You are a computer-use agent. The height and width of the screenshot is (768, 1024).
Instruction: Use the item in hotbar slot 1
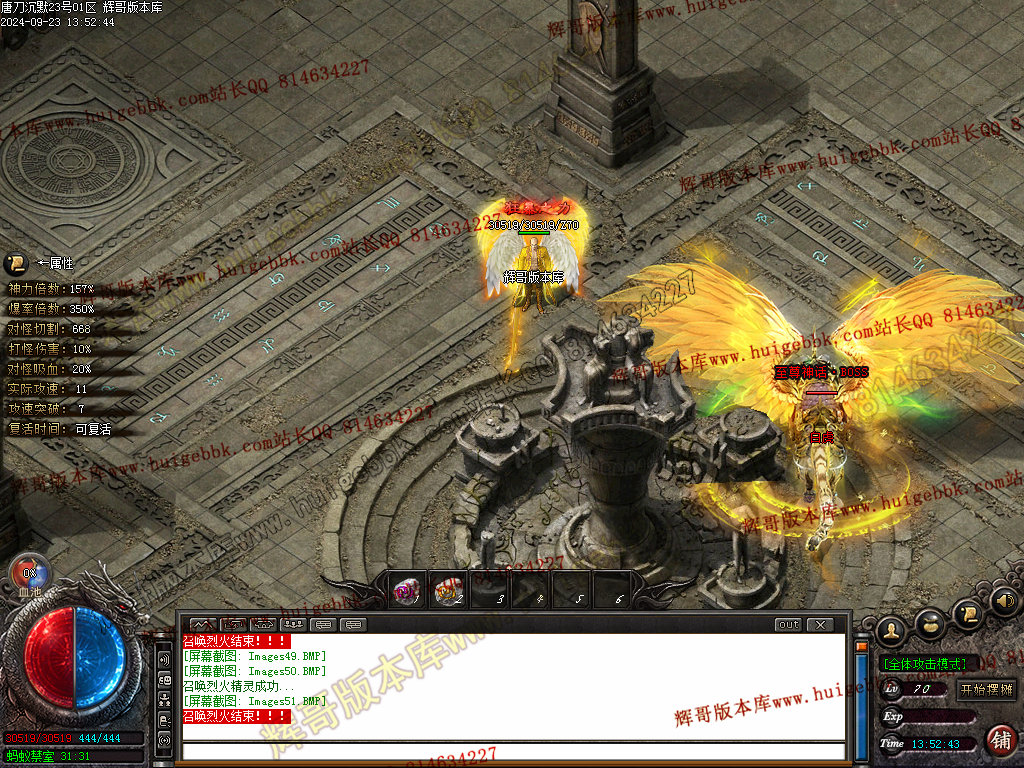tap(407, 592)
